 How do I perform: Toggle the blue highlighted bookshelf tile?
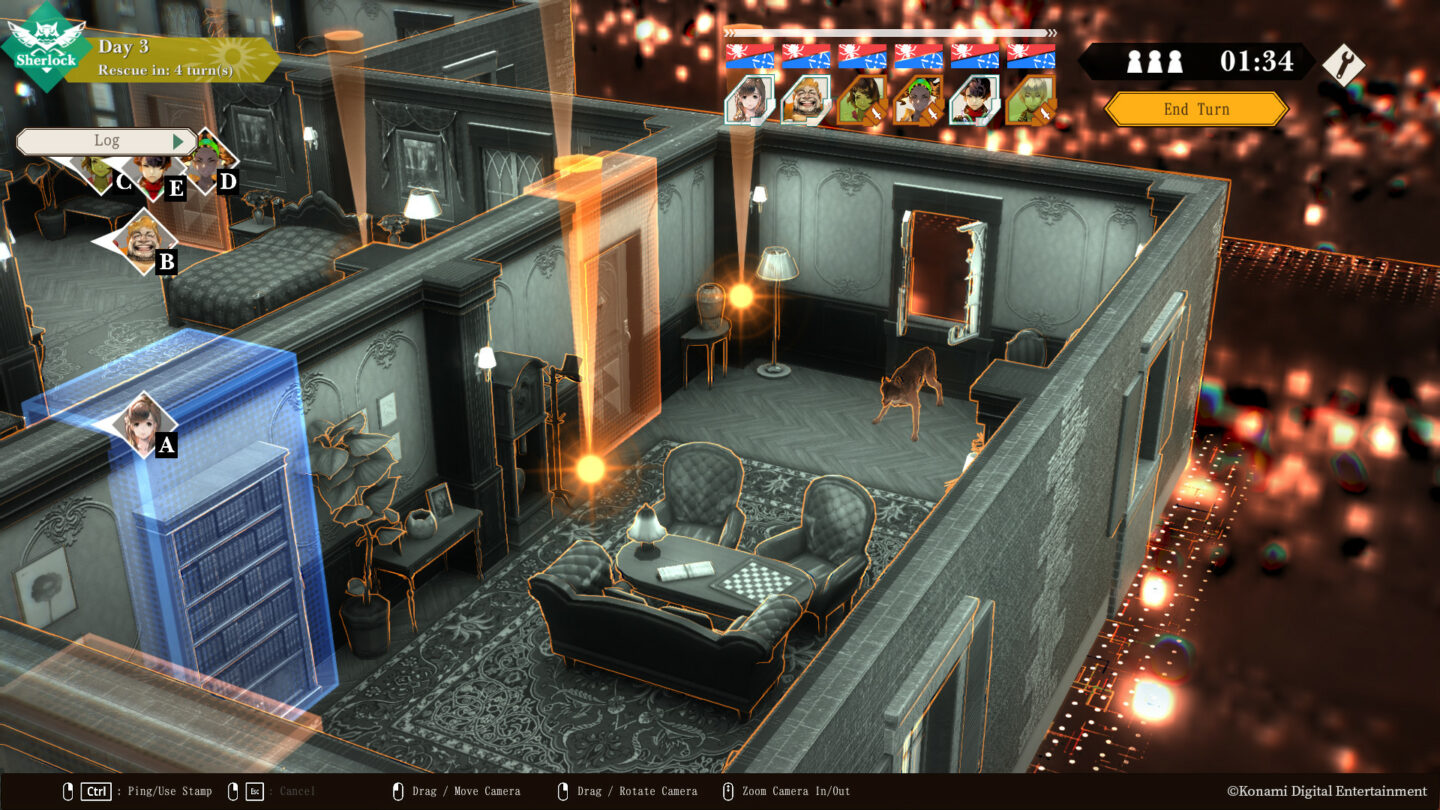[x=225, y=560]
